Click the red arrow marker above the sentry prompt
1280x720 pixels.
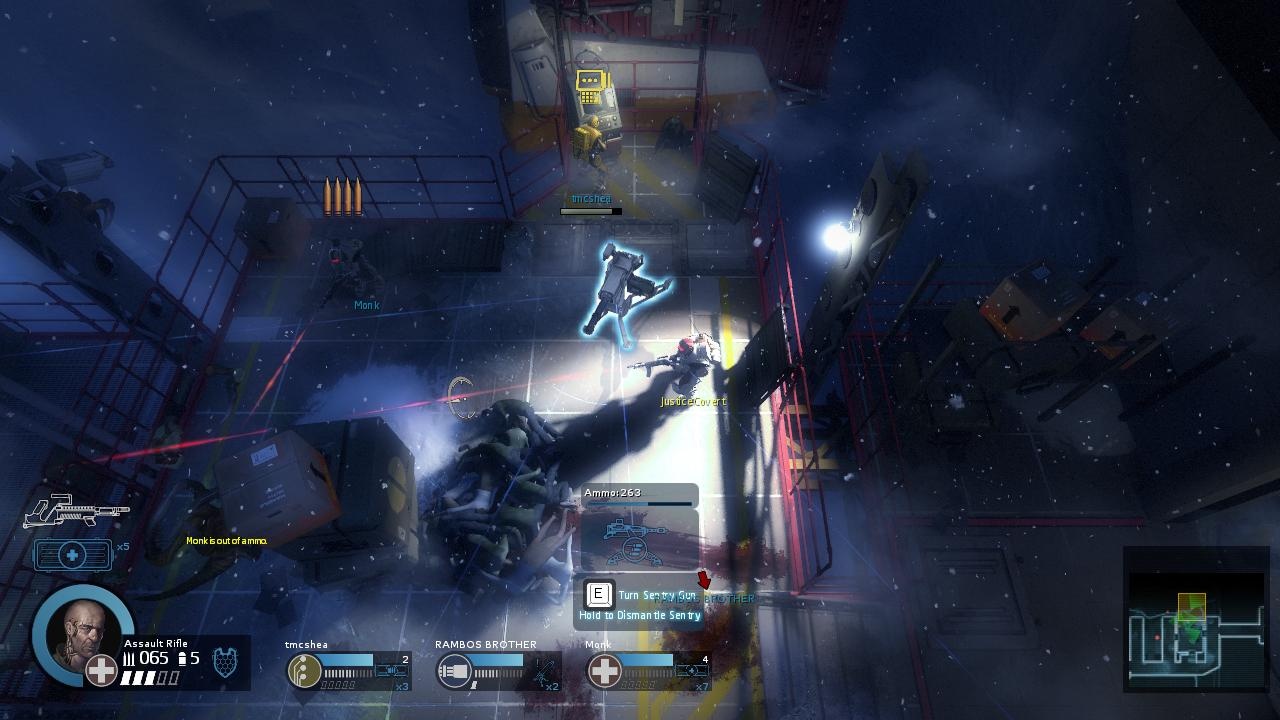coord(705,578)
